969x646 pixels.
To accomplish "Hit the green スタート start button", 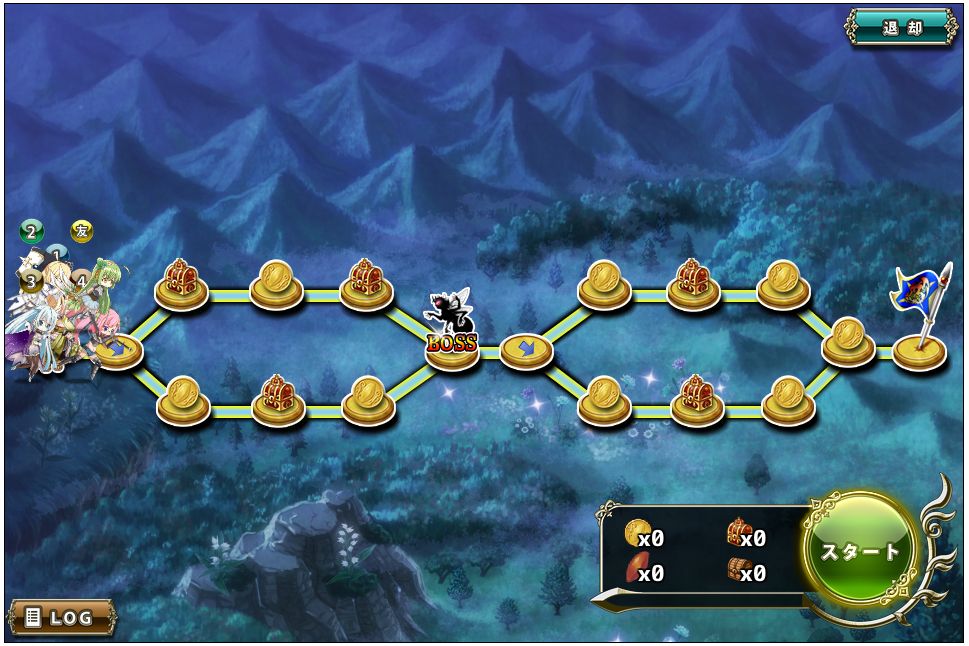I will click(x=860, y=551).
